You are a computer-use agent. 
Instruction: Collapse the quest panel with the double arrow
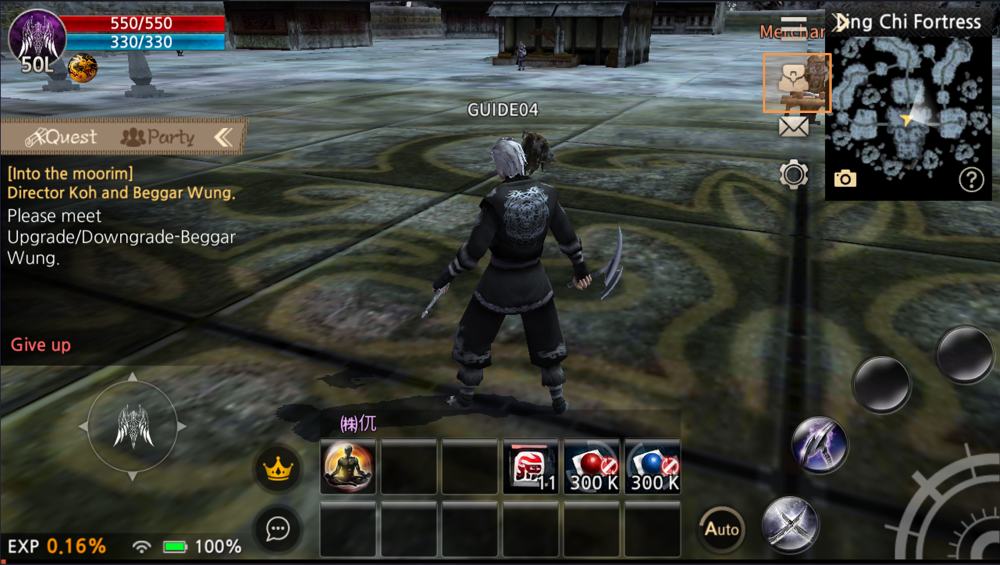[223, 137]
